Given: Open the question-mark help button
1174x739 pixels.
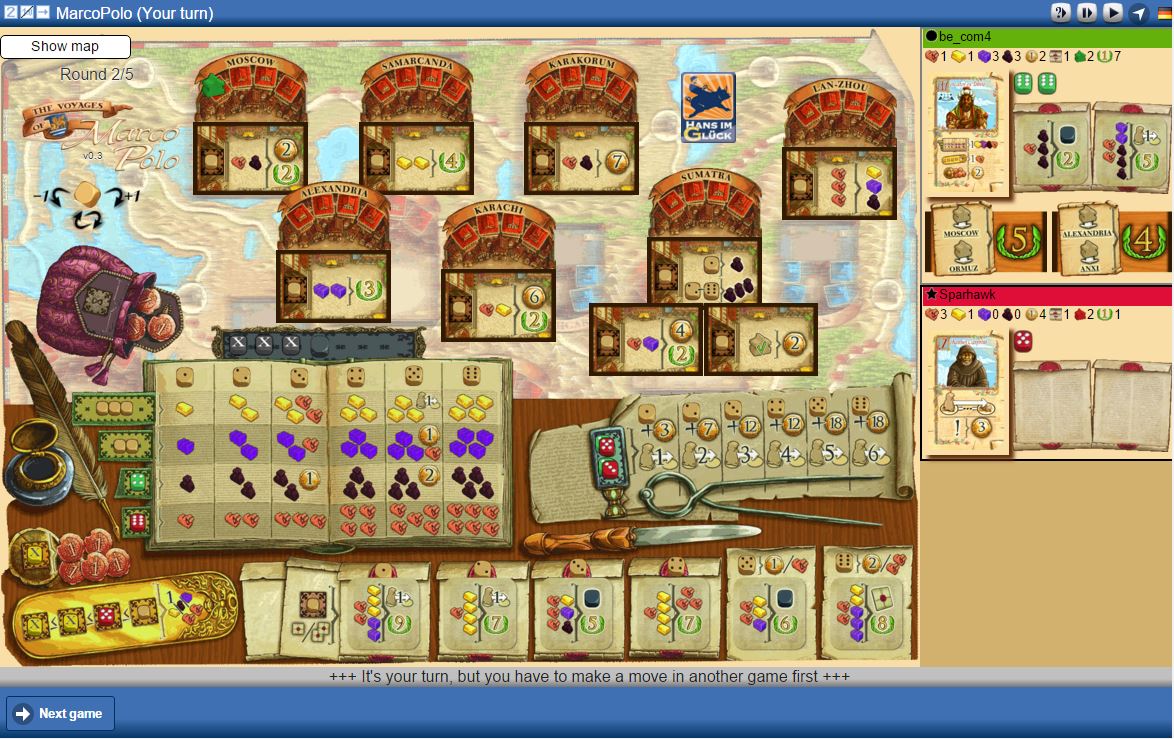Looking at the screenshot, I should 1061,13.
